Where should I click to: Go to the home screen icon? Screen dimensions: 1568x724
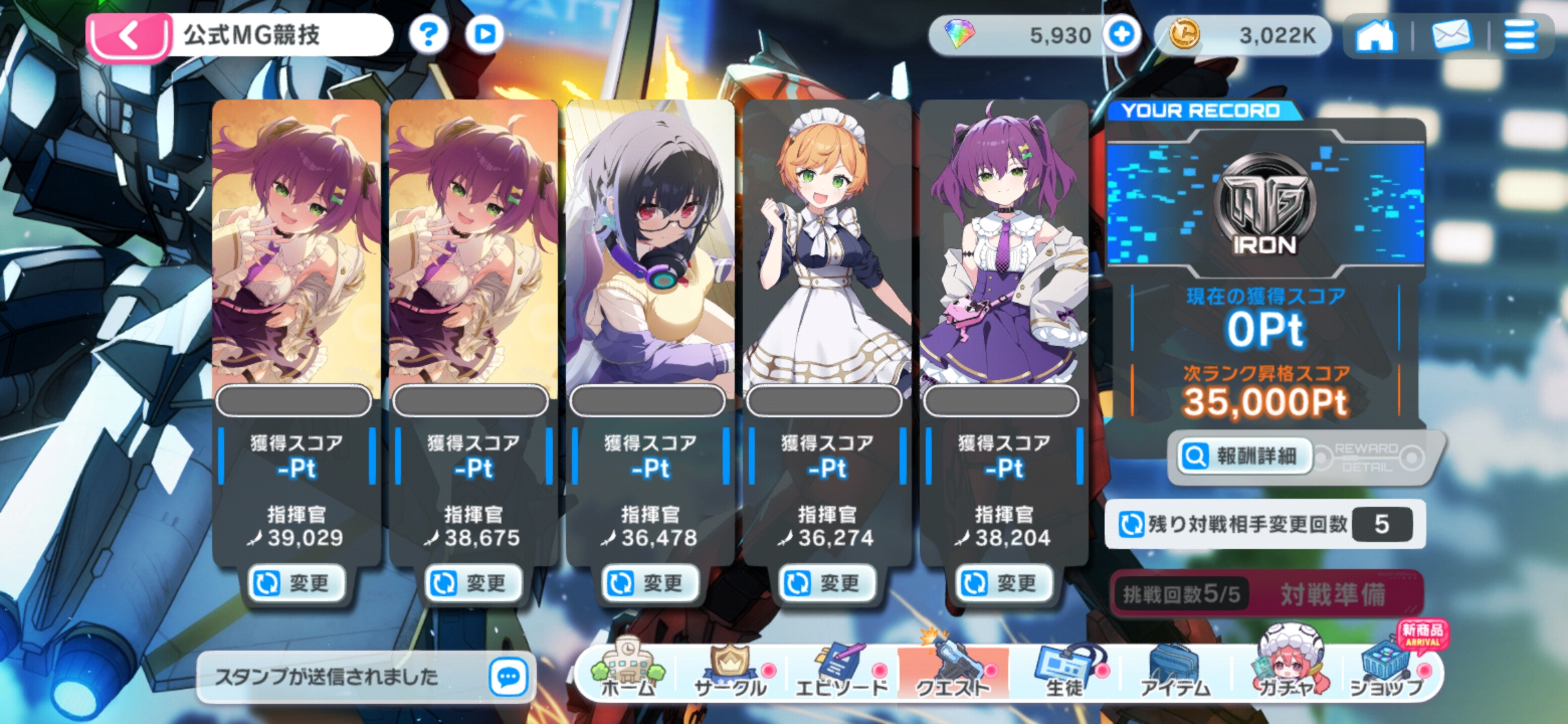[1374, 36]
